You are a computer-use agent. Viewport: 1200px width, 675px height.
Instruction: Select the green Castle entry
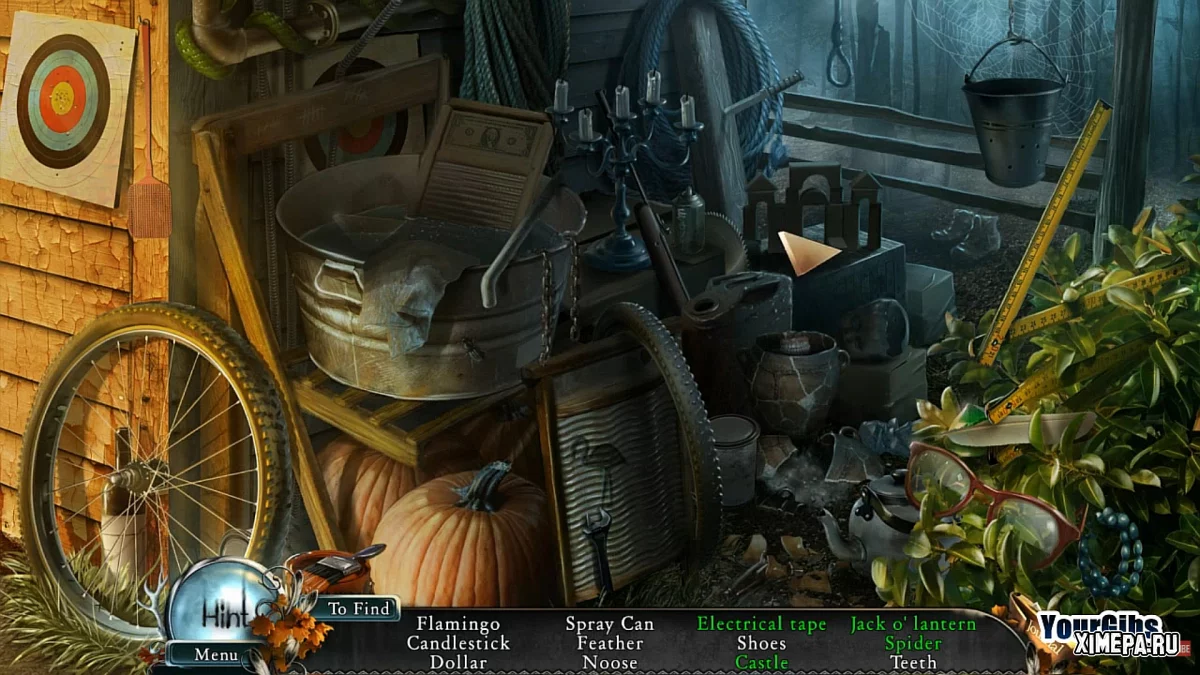(761, 662)
